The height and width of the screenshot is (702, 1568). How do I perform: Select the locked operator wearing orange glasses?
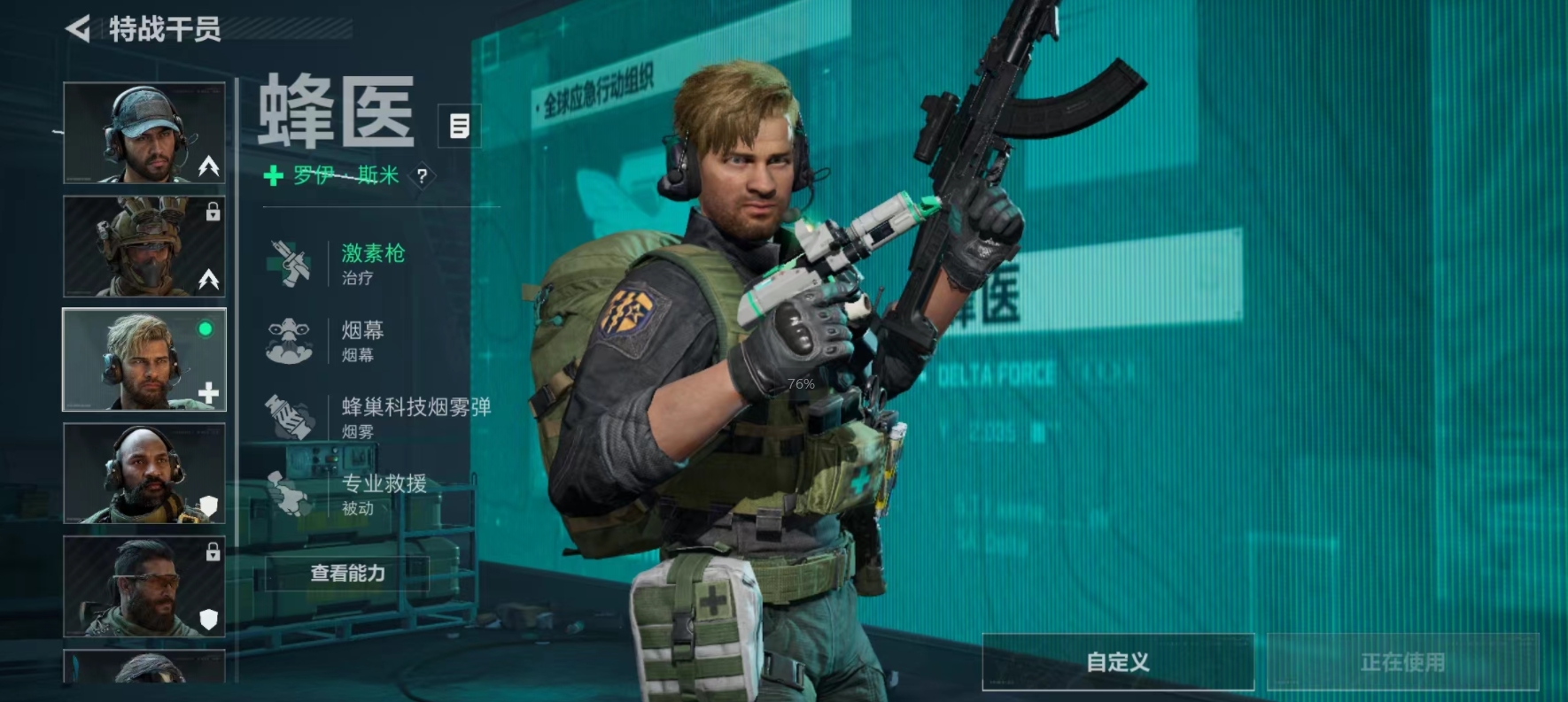tap(144, 586)
